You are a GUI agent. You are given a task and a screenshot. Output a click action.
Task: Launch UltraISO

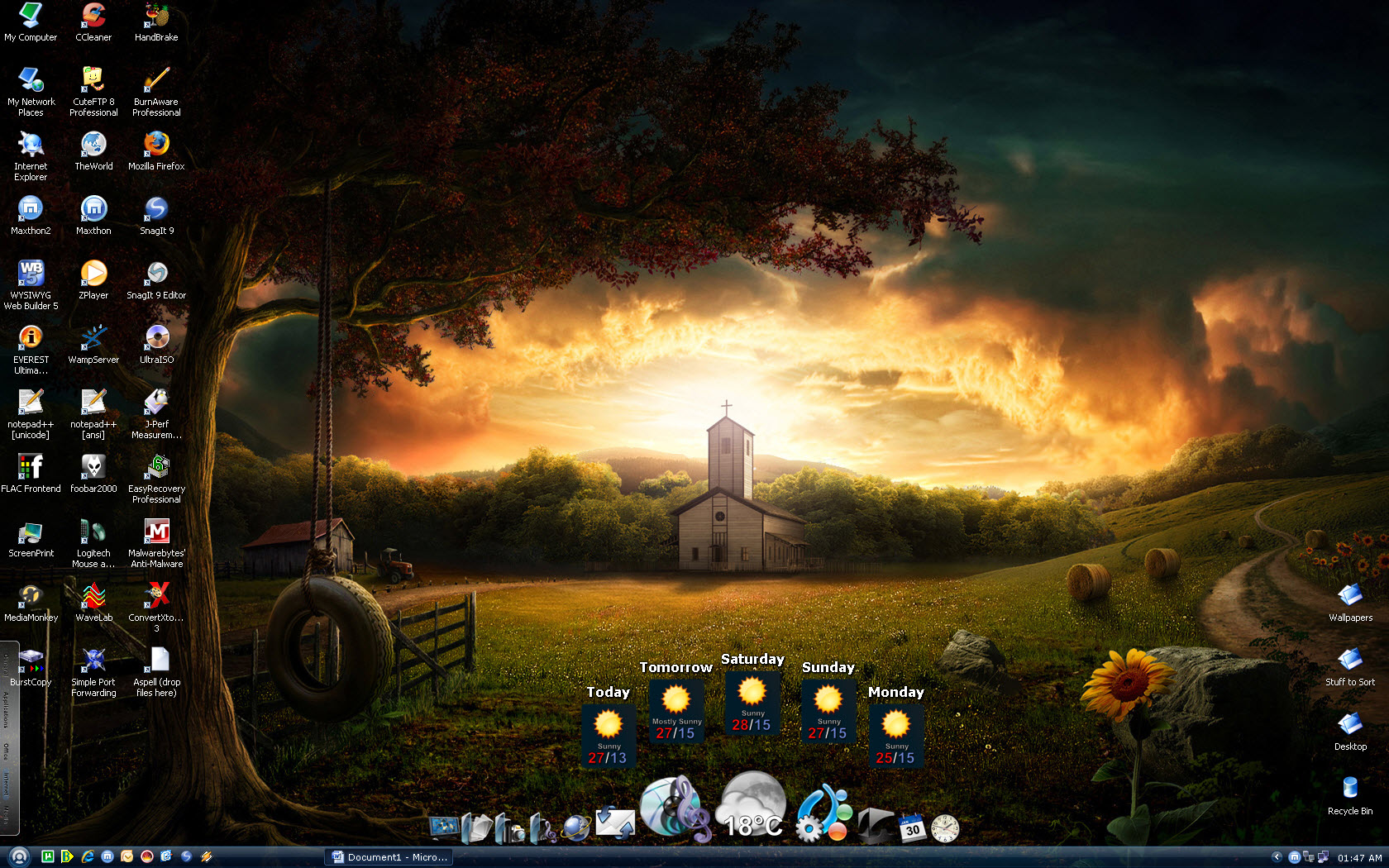click(156, 338)
